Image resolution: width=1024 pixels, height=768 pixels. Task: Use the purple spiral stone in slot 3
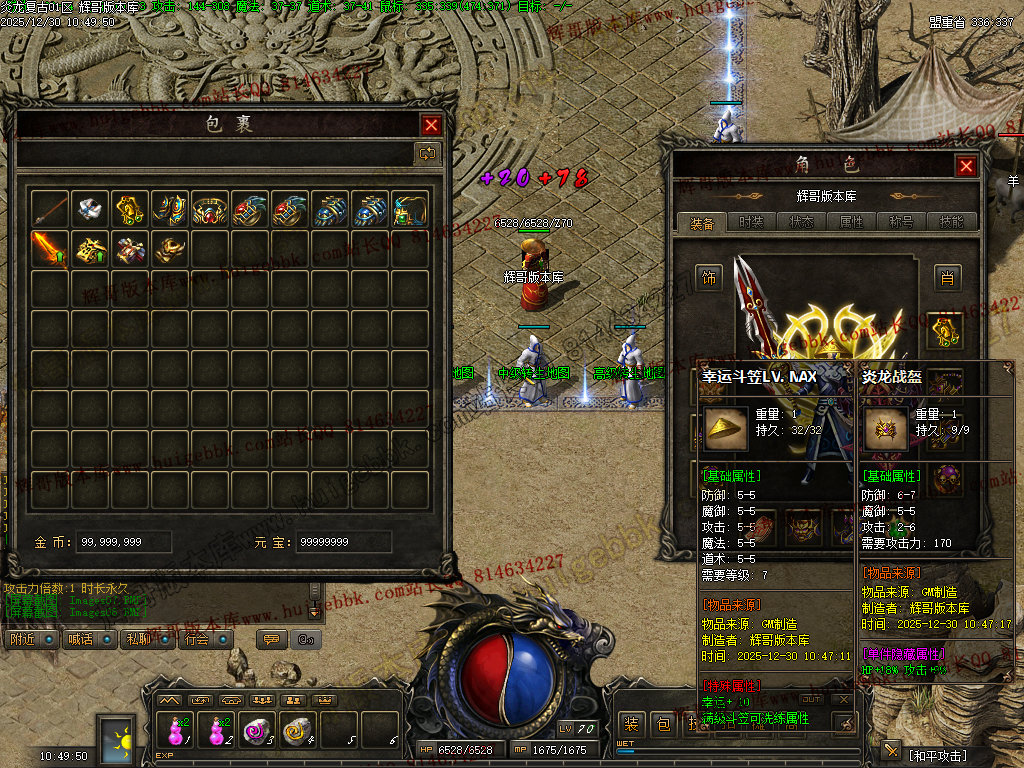257,731
